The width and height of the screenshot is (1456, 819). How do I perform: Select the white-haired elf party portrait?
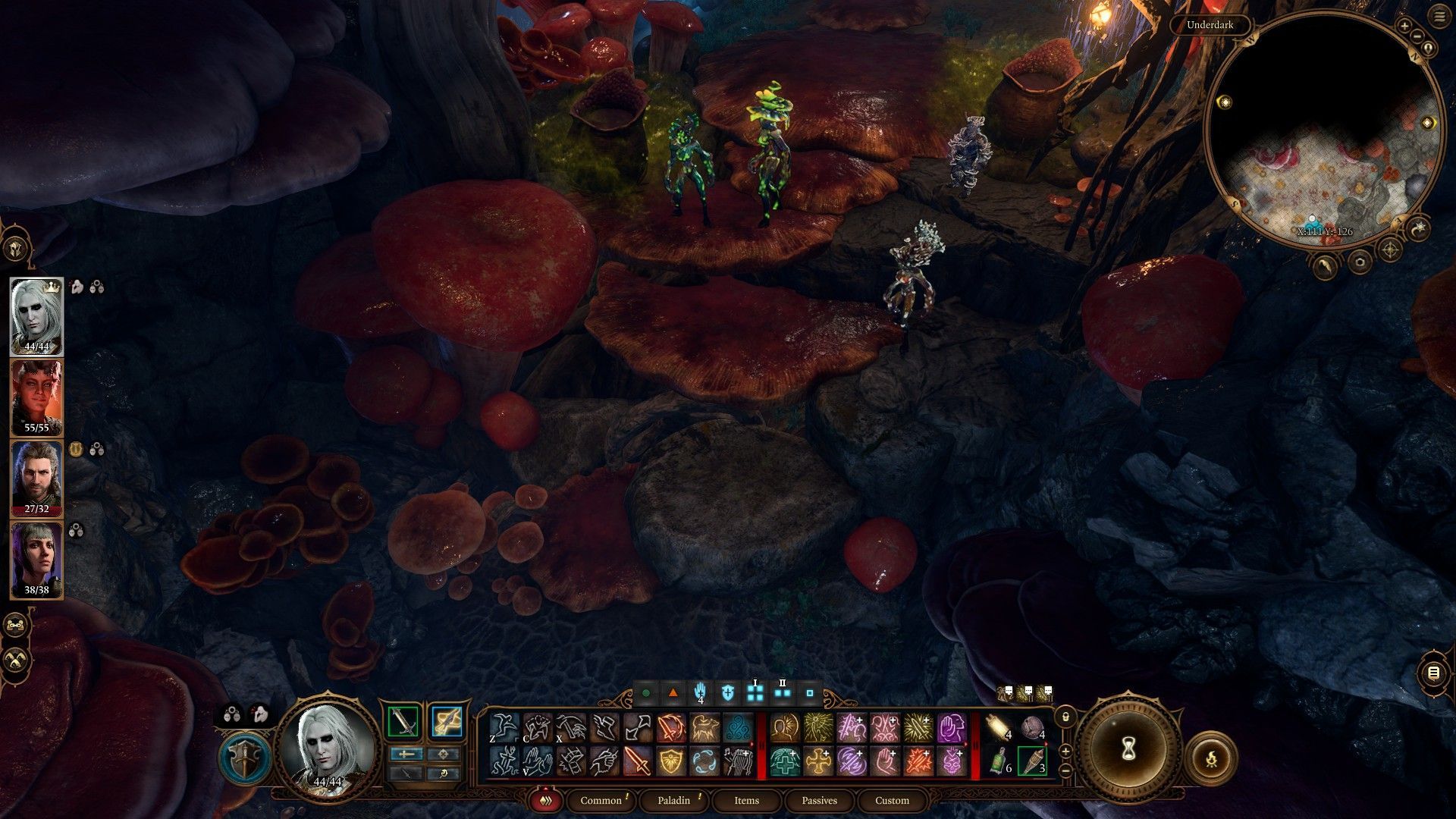pos(36,316)
